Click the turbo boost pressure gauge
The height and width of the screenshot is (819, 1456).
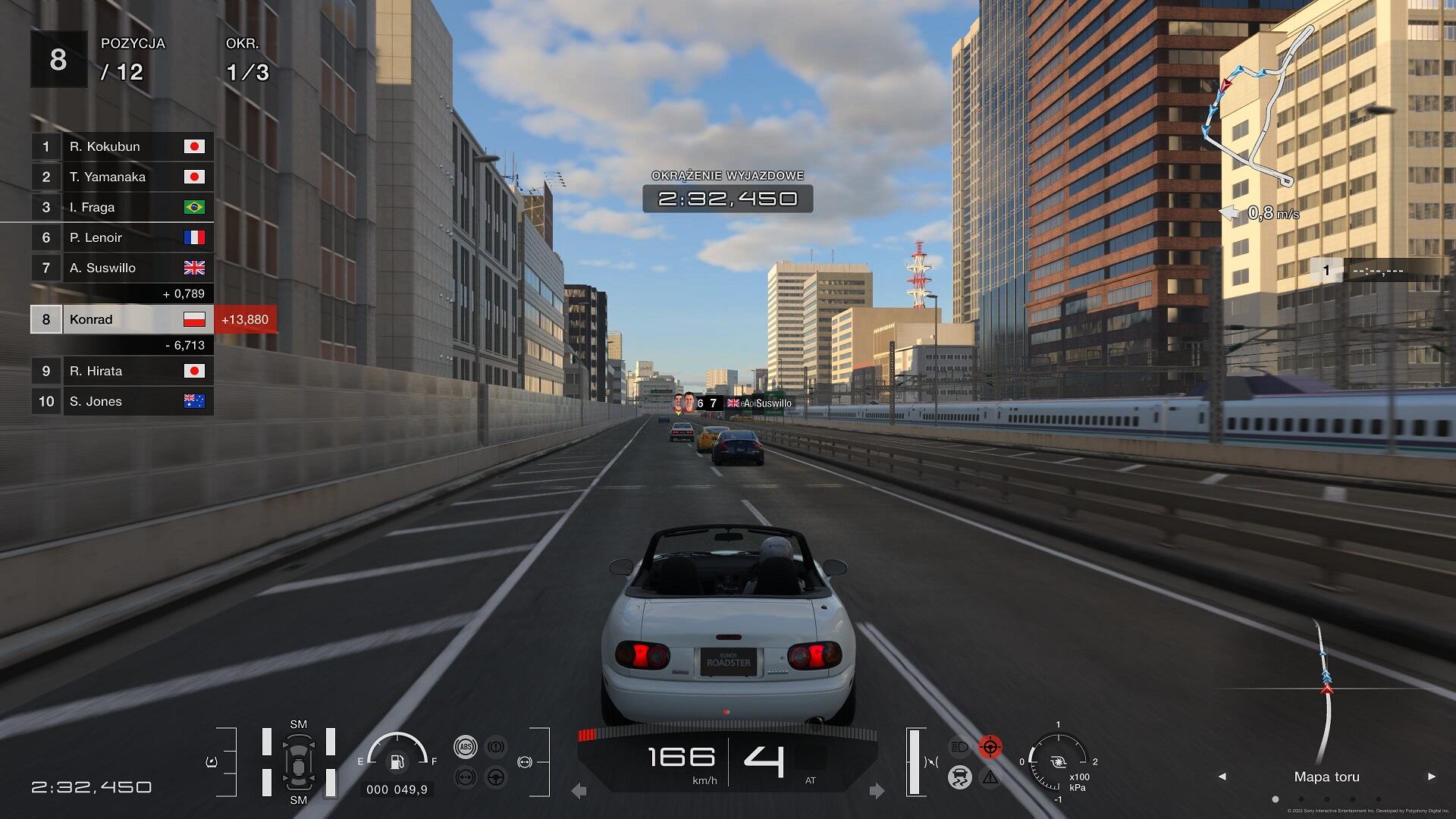point(1059,761)
